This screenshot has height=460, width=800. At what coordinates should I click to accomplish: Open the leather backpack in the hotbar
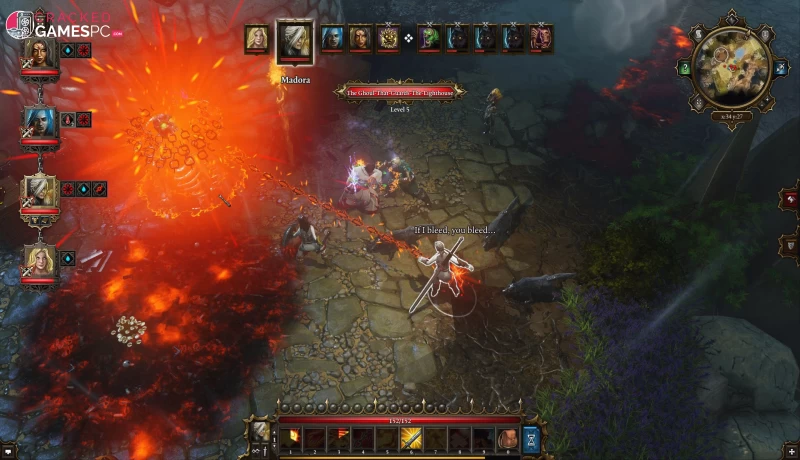tap(508, 438)
